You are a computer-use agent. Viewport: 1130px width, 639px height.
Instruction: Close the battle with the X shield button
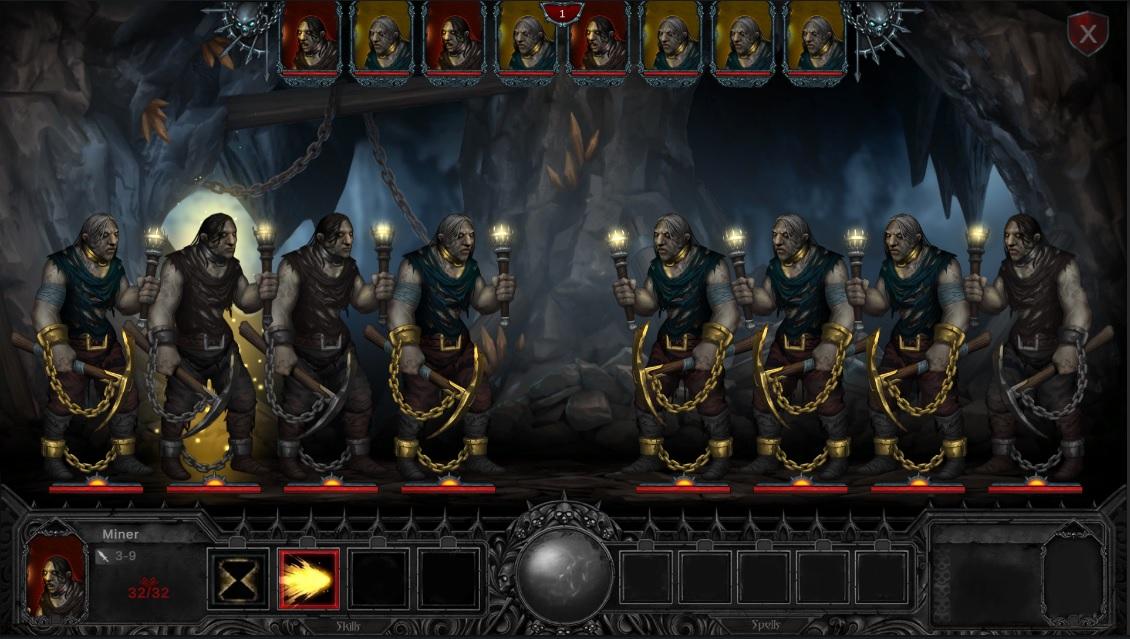(x=1087, y=35)
